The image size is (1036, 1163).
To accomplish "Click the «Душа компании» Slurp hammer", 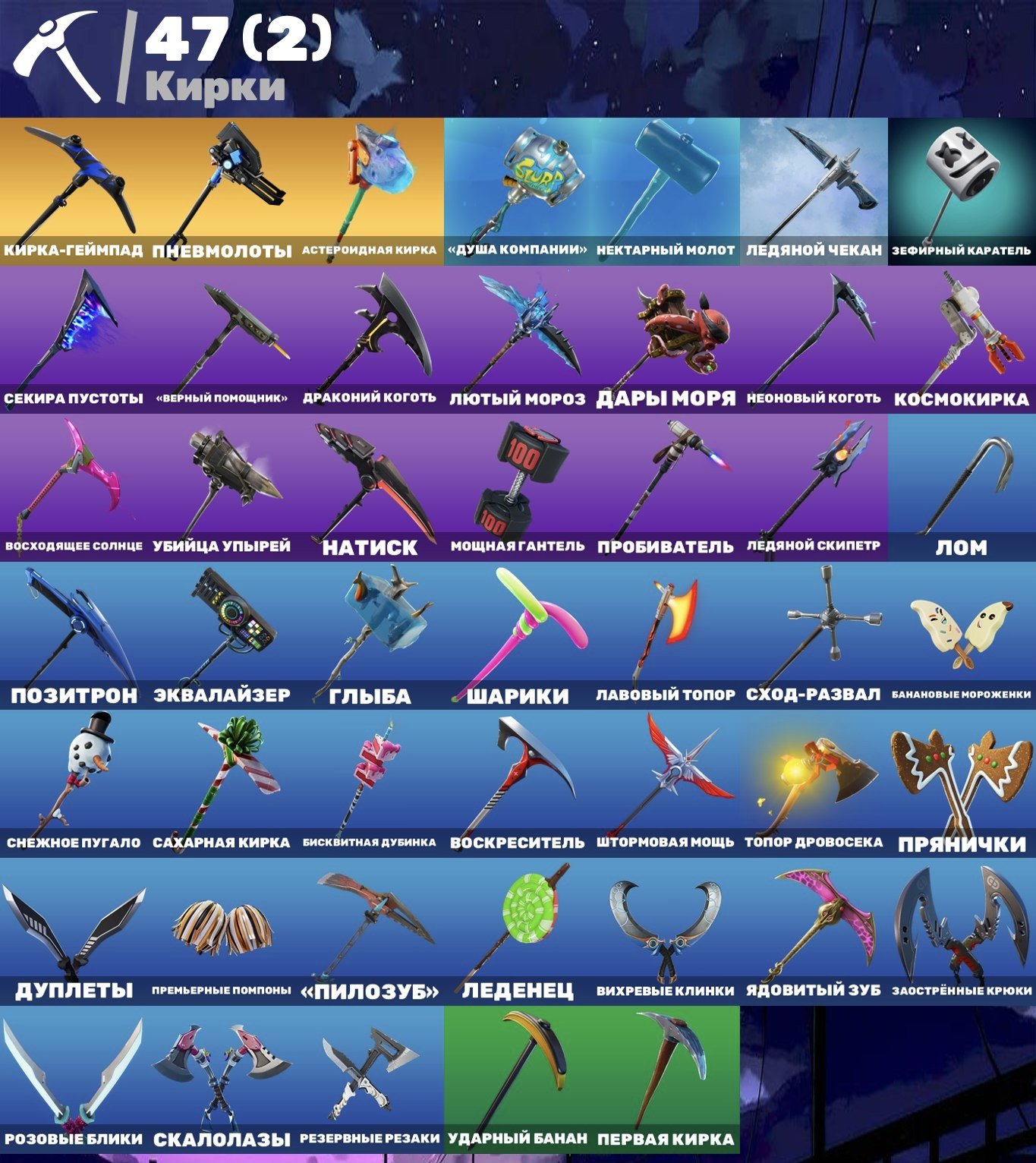I will [516, 178].
